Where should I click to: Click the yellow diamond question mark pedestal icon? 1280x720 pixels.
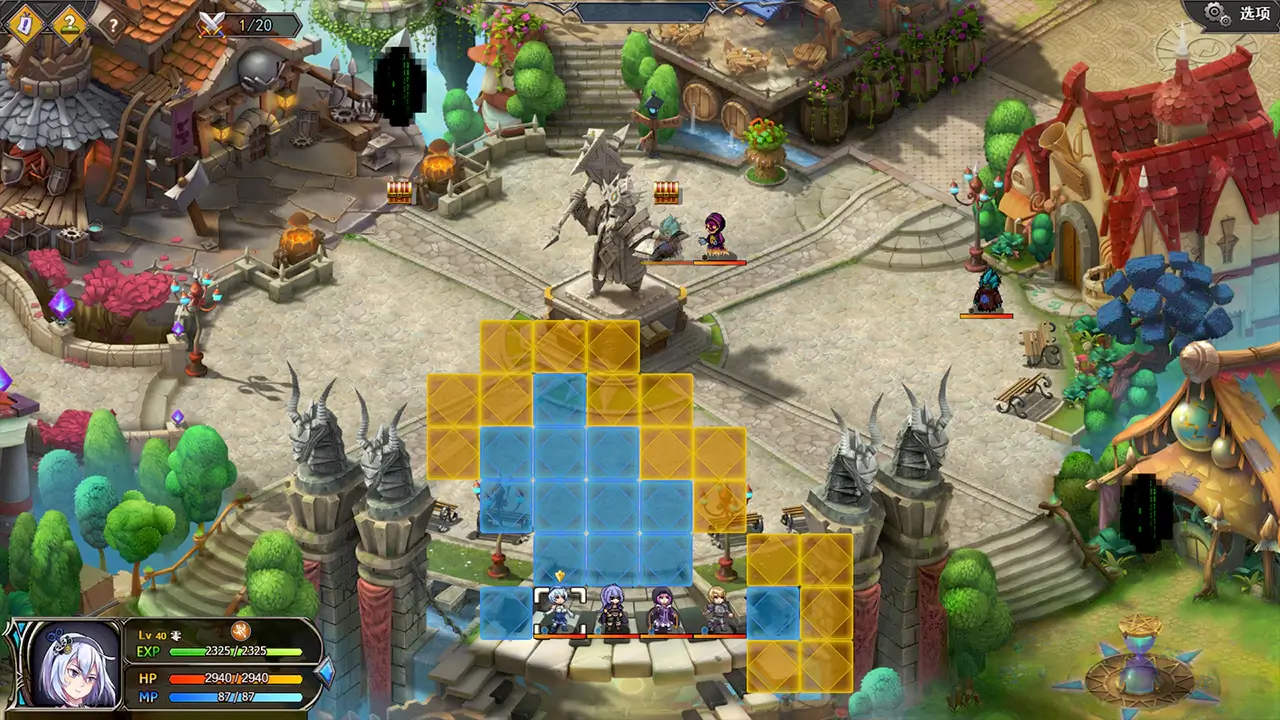[69, 22]
